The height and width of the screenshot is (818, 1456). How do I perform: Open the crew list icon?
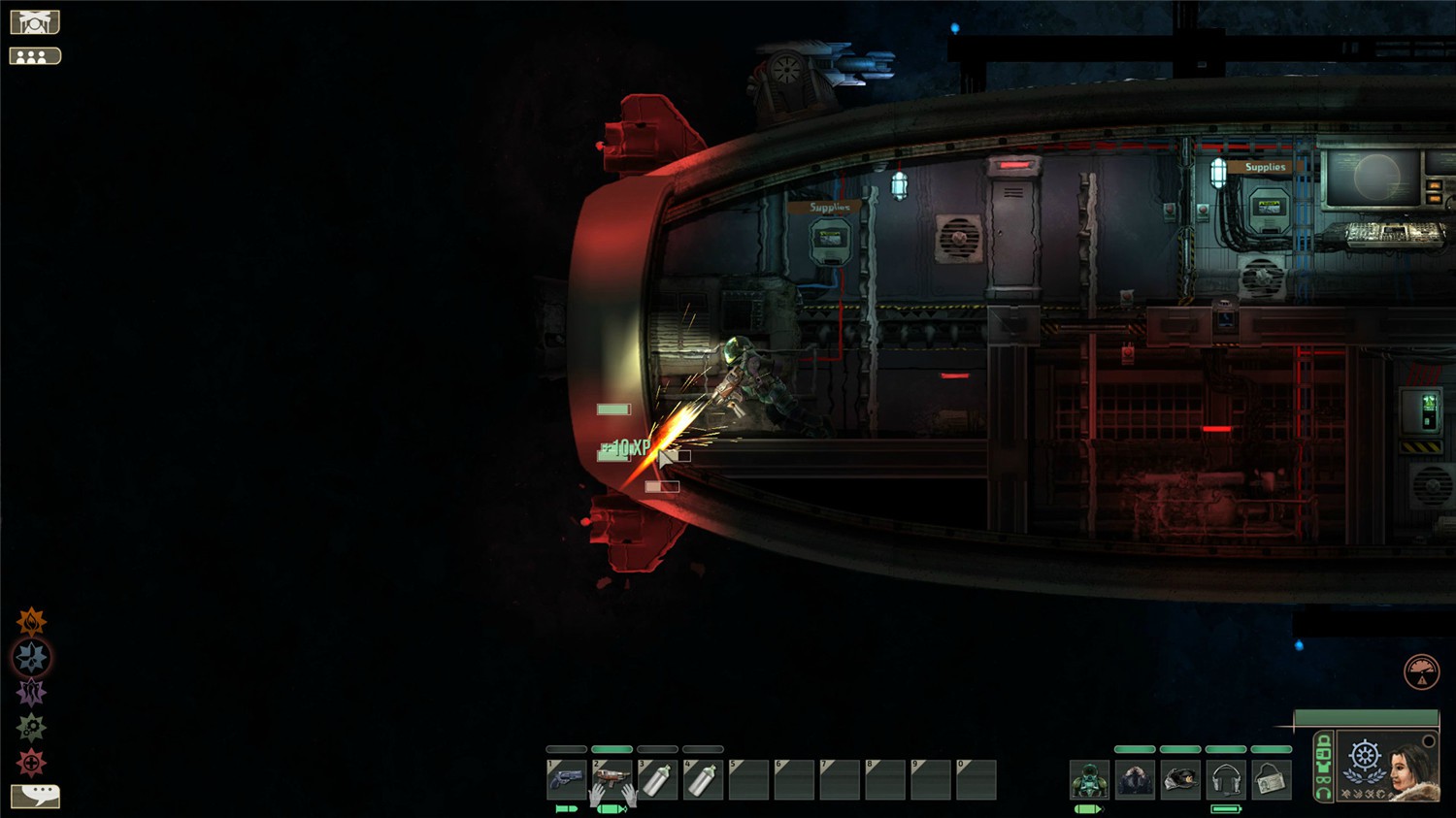click(x=35, y=54)
